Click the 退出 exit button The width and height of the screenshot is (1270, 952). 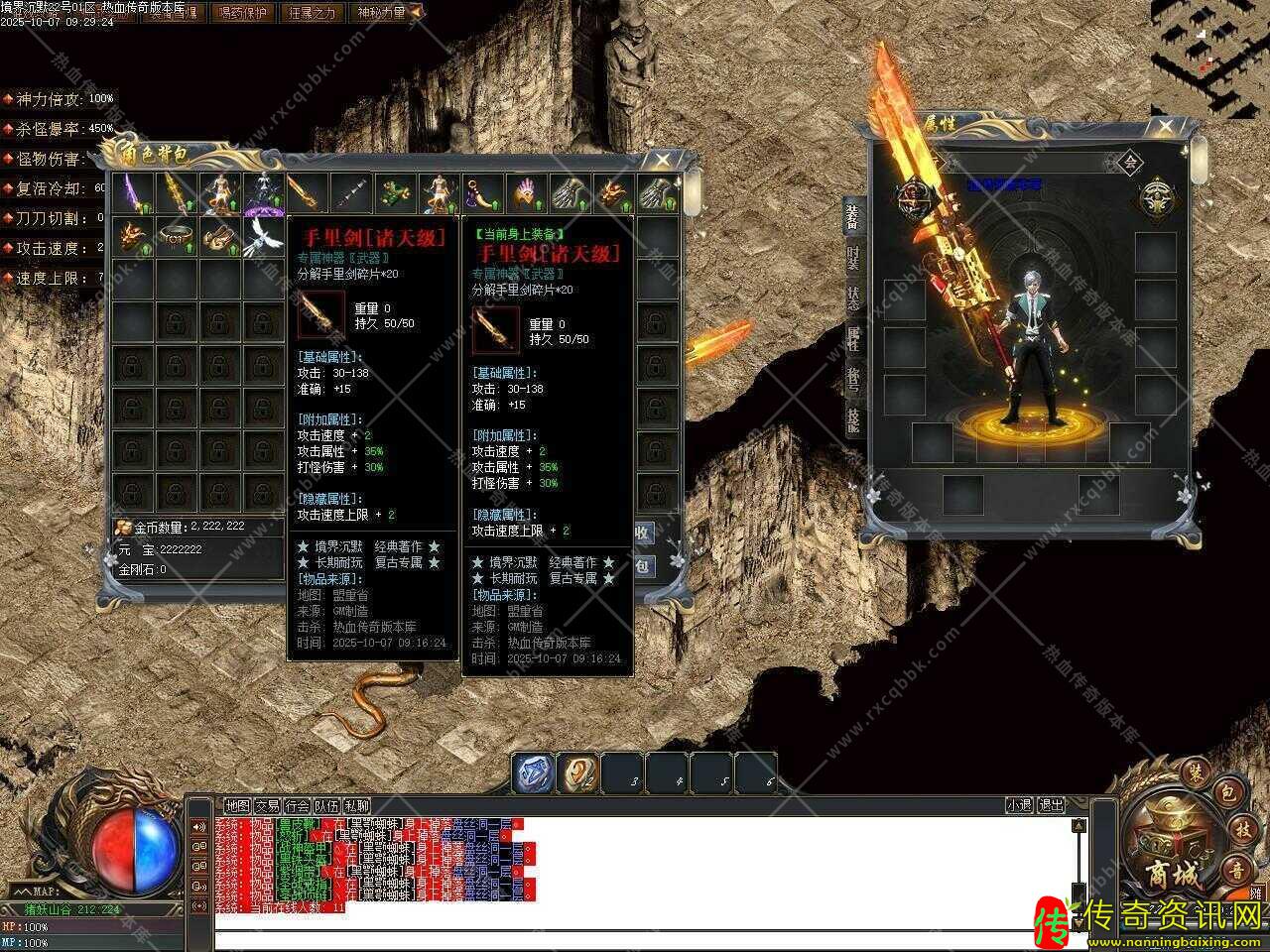[1051, 806]
